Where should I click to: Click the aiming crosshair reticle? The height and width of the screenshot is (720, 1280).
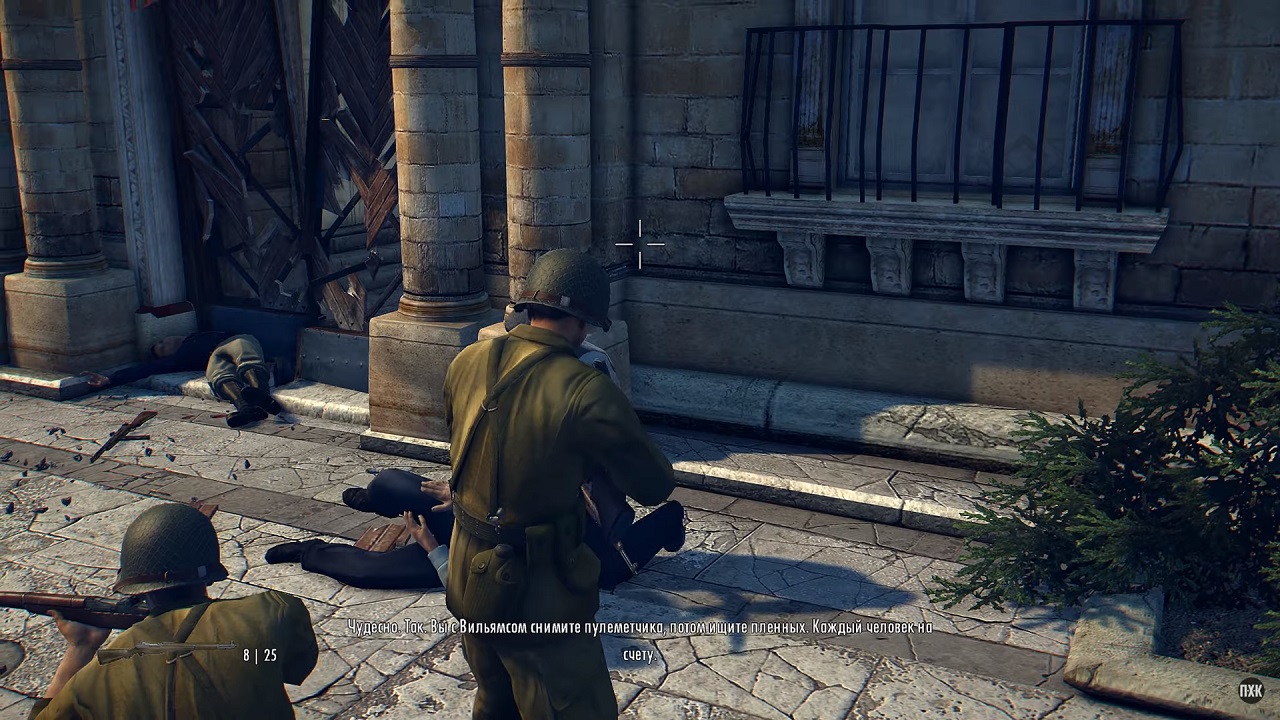point(640,243)
